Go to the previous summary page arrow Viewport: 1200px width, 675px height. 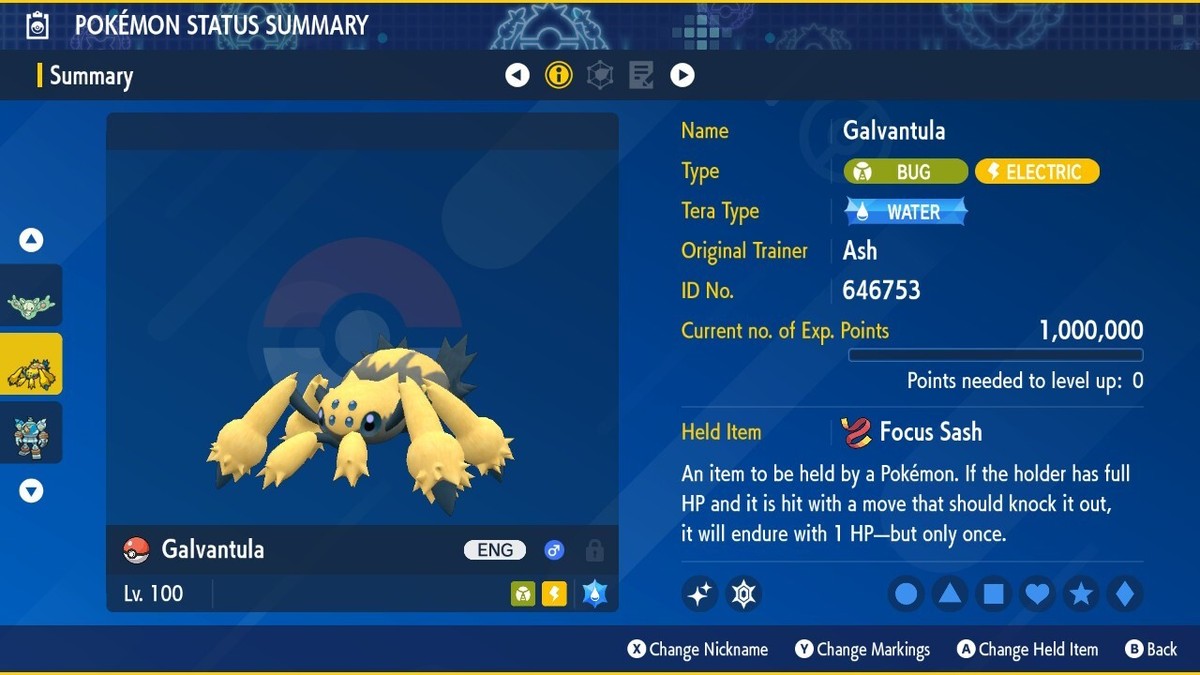[517, 75]
